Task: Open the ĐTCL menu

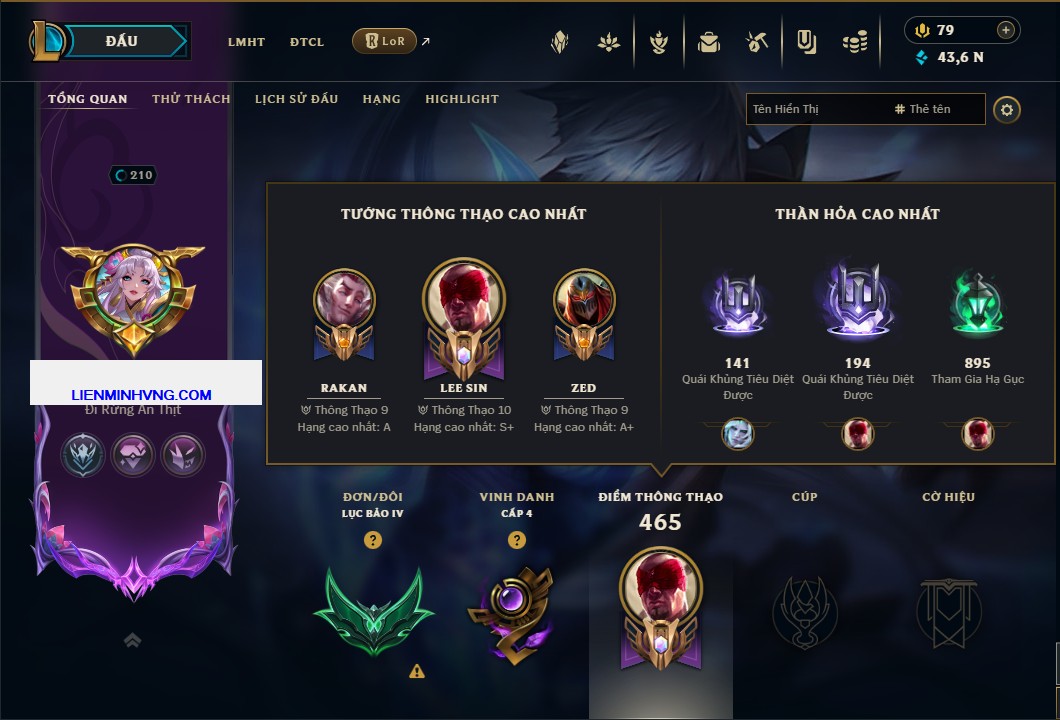Action: (307, 42)
